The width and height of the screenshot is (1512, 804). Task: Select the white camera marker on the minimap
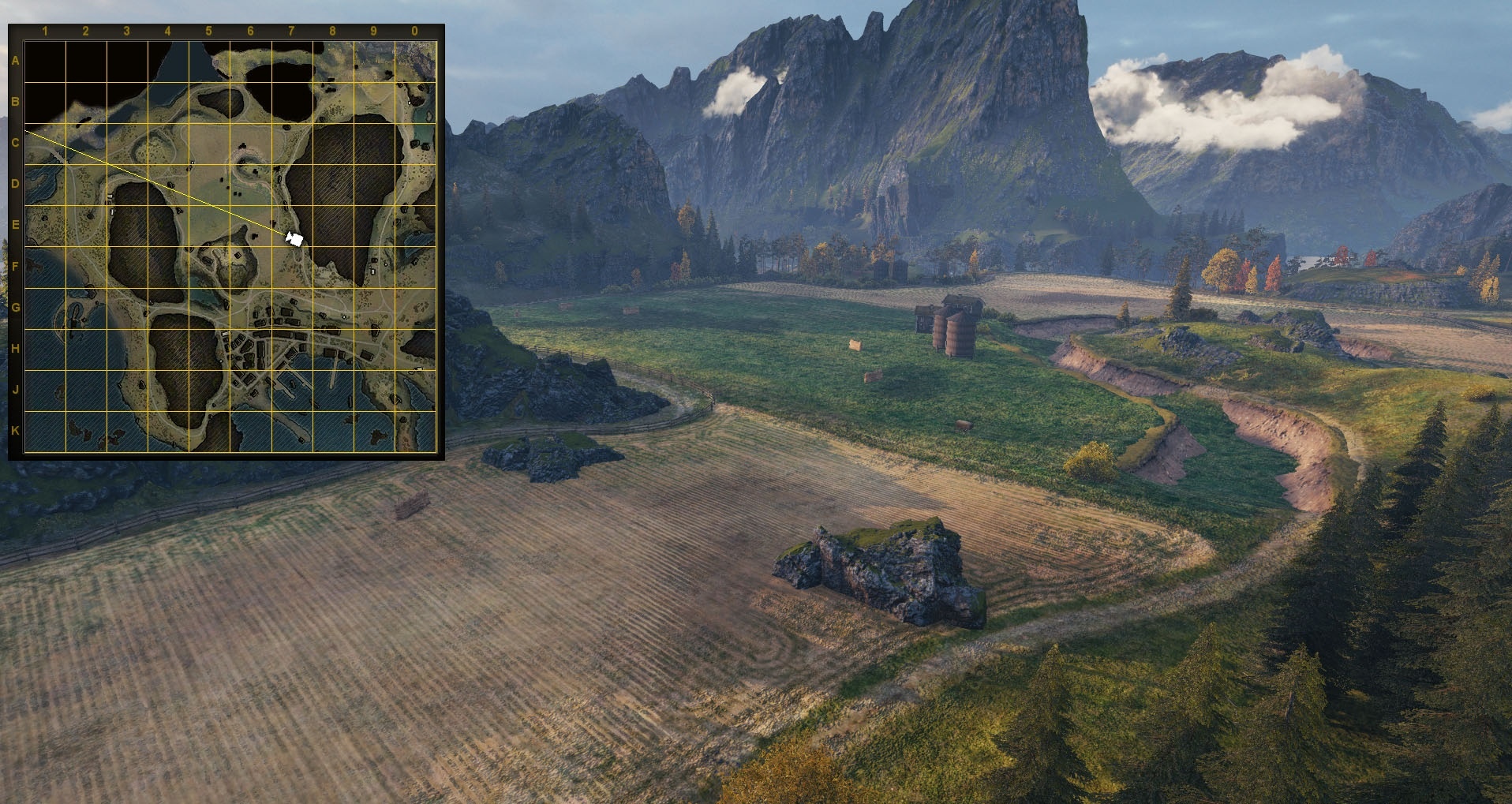[x=295, y=238]
